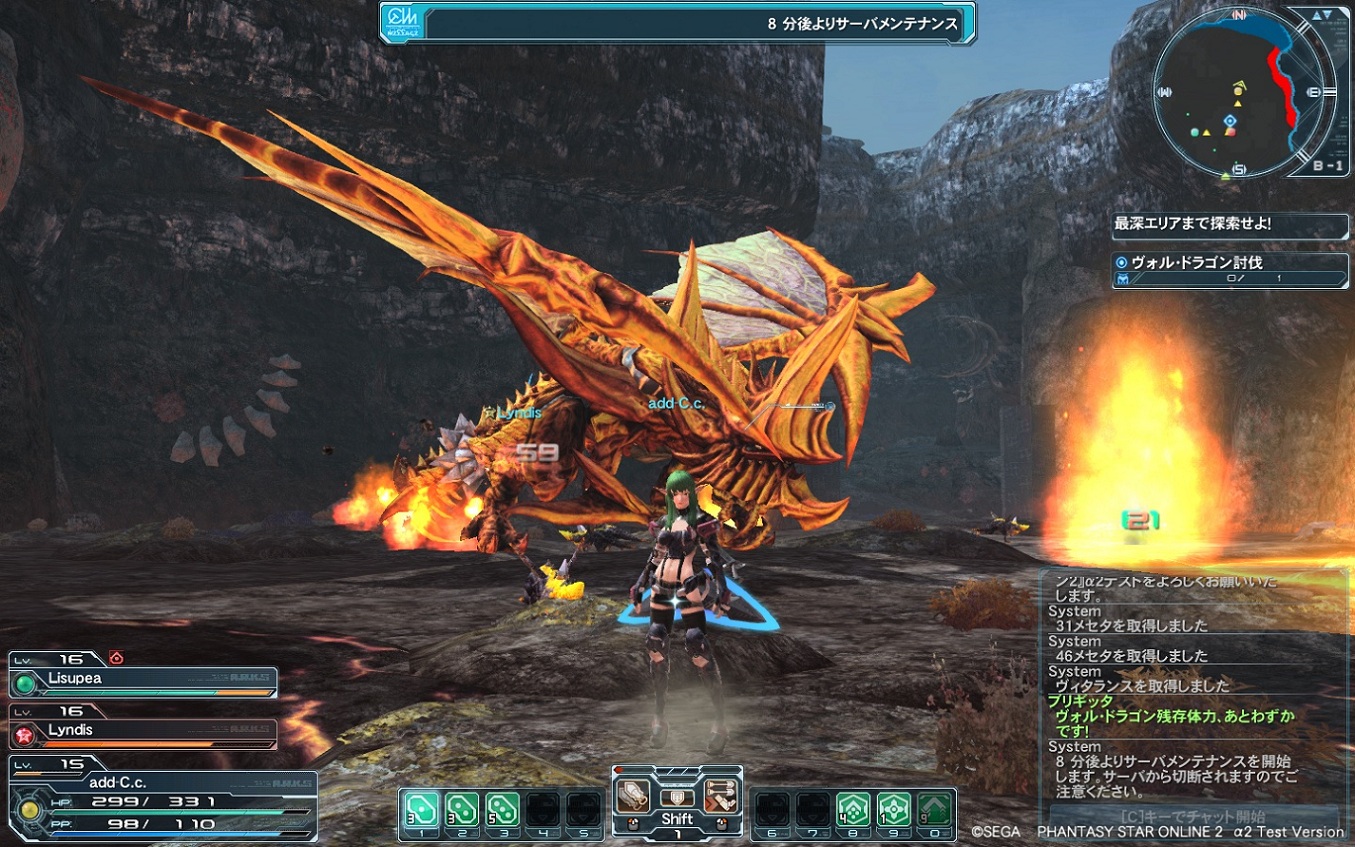The width and height of the screenshot is (1355, 847).
Task: Open the circular minimap
Action: 1238,93
